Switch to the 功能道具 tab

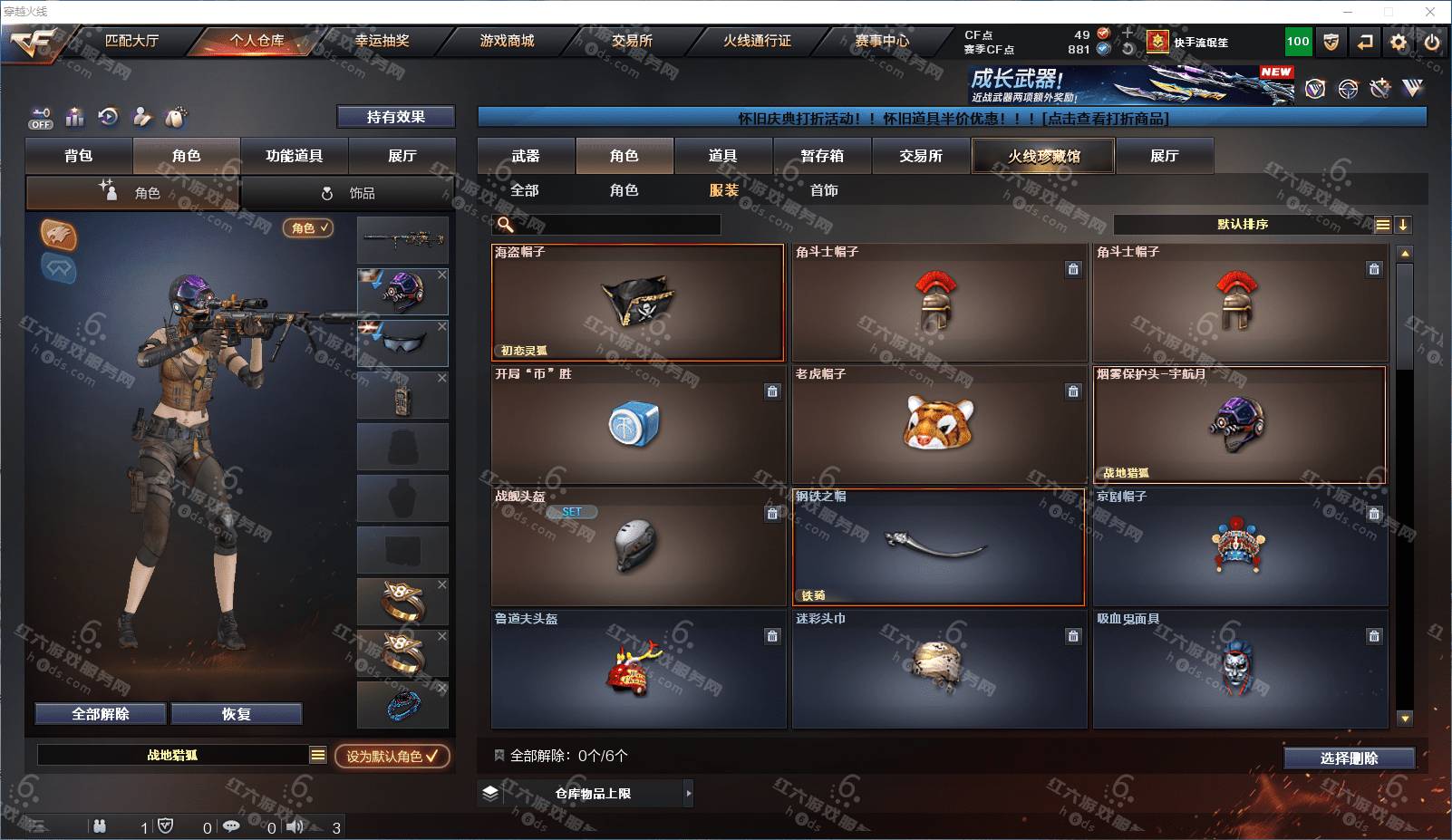coord(294,156)
